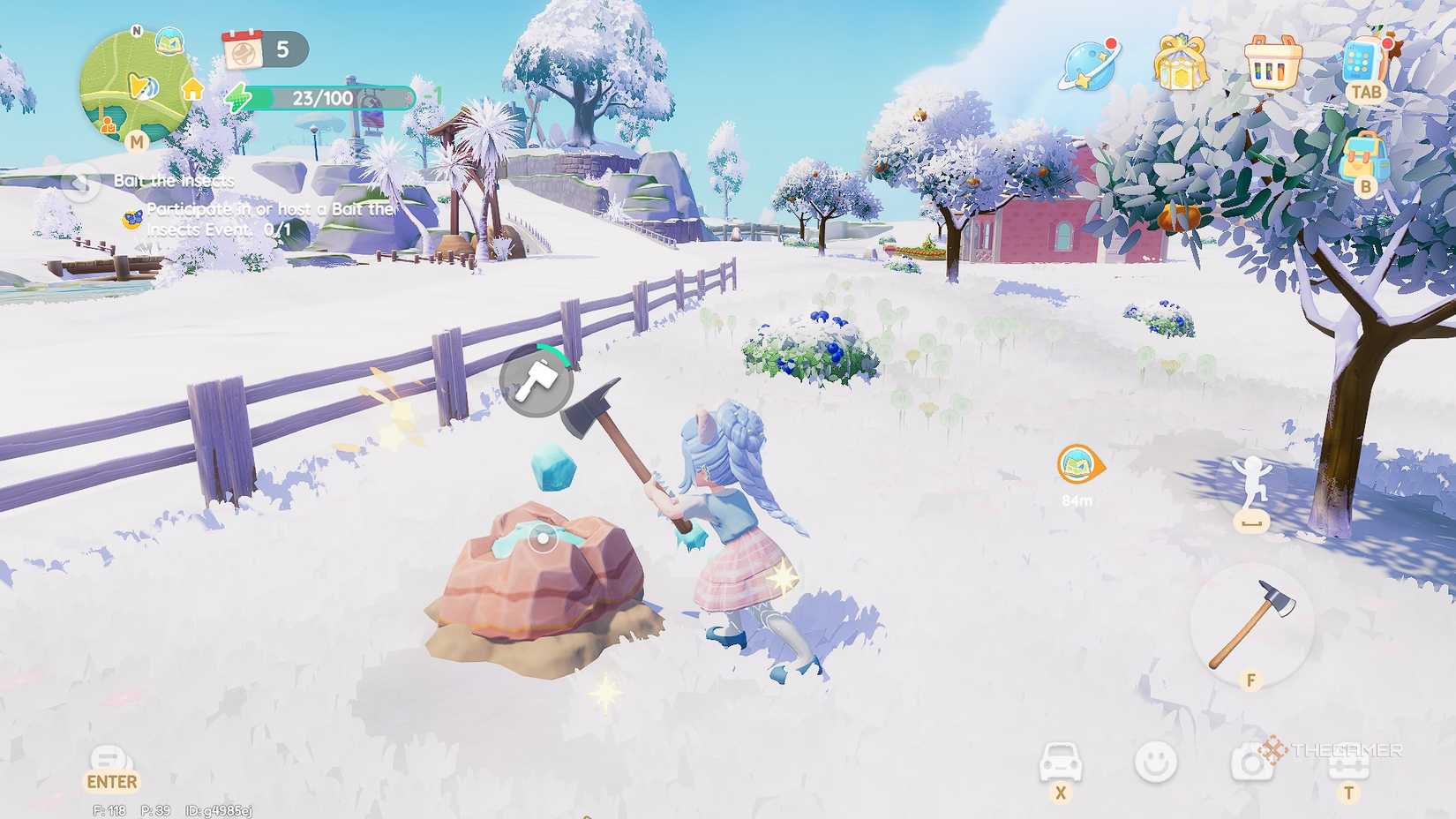Select the equipped axe tool

coord(1253,622)
